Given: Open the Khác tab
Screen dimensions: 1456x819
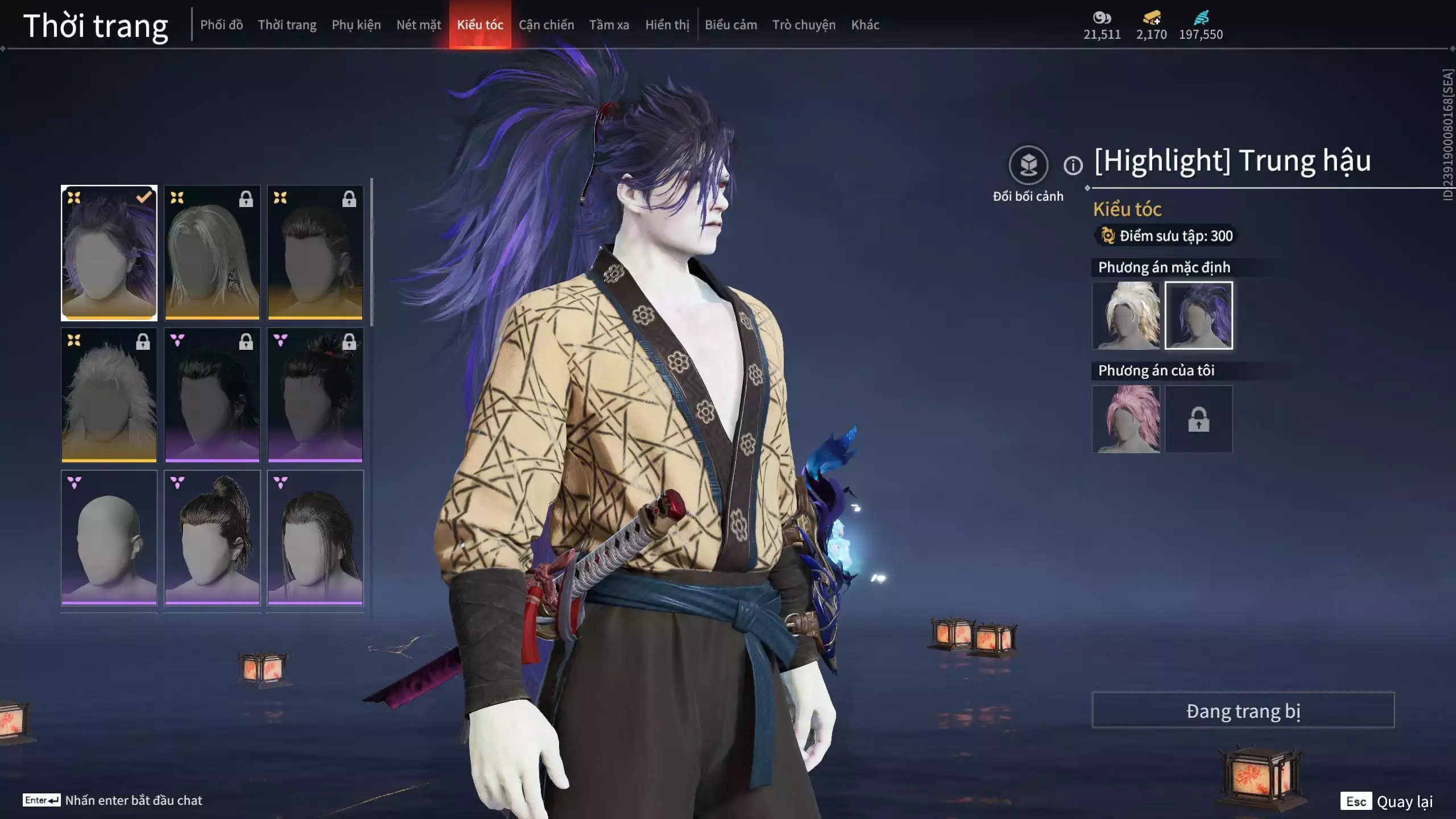Looking at the screenshot, I should [x=865, y=25].
